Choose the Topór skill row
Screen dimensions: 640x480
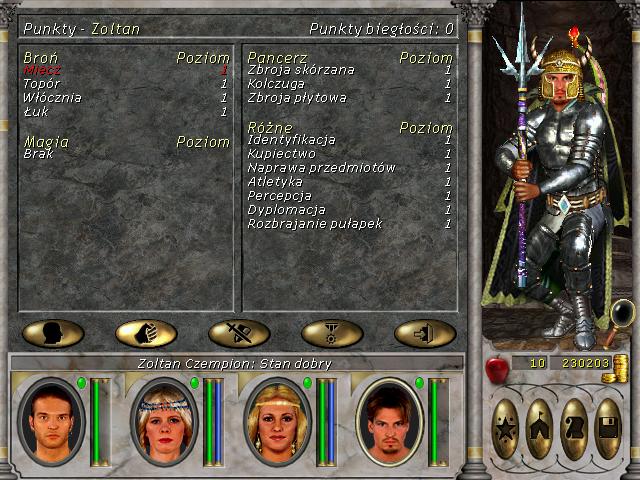pyautogui.click(x=41, y=84)
